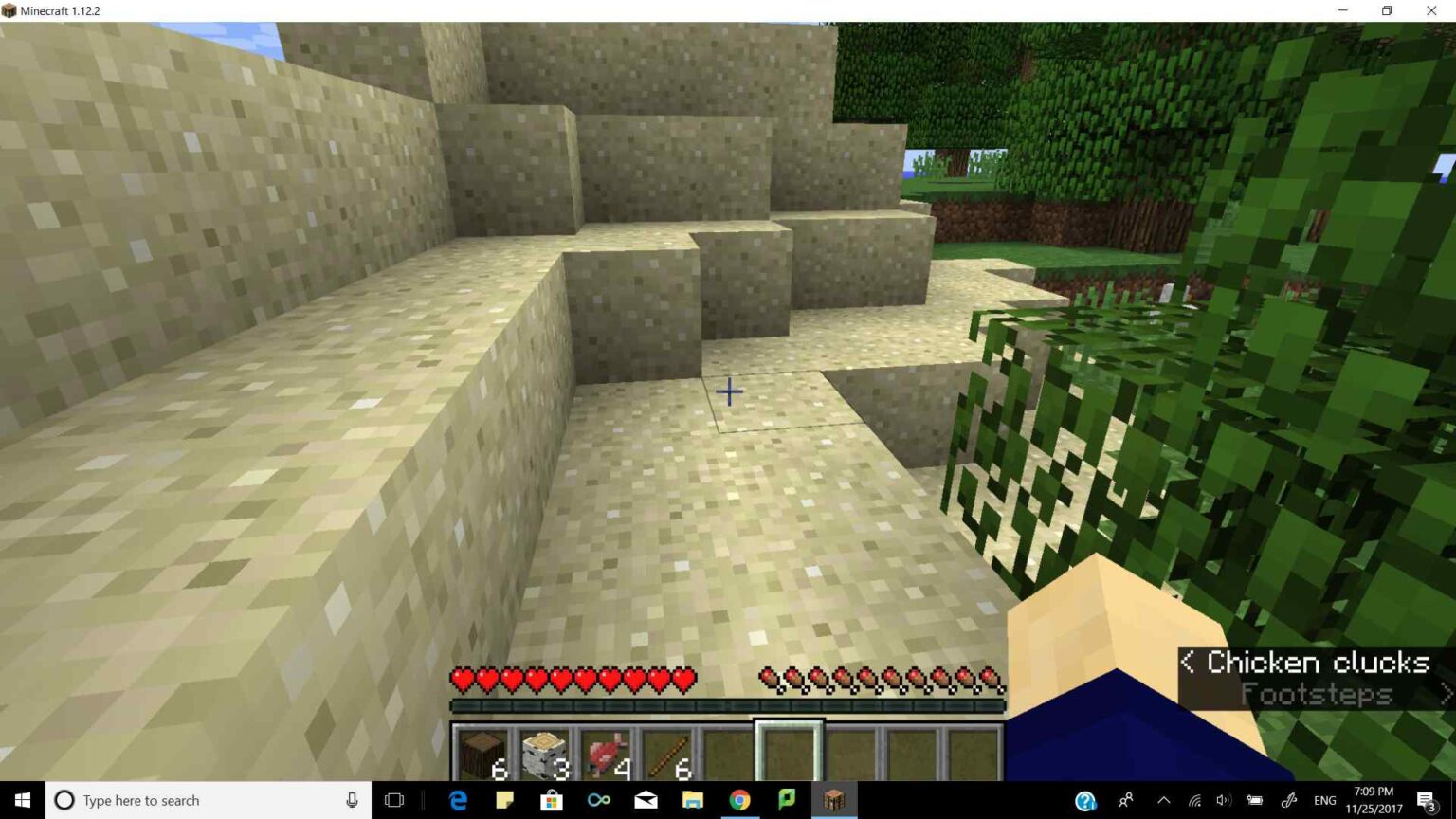
Task: Switch apps using the Task View button
Action: click(x=393, y=800)
